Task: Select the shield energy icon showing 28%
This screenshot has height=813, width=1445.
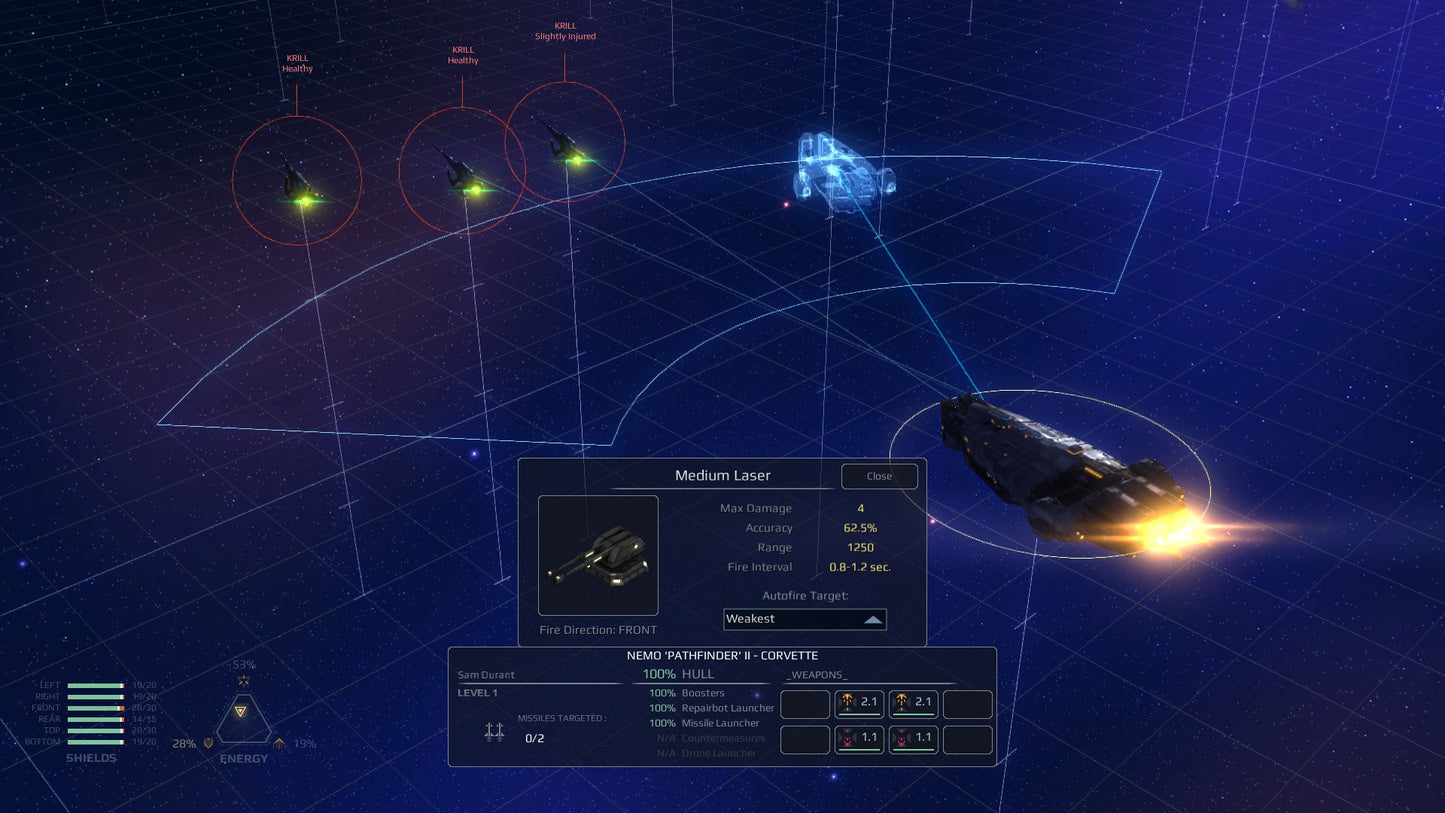Action: pos(208,743)
